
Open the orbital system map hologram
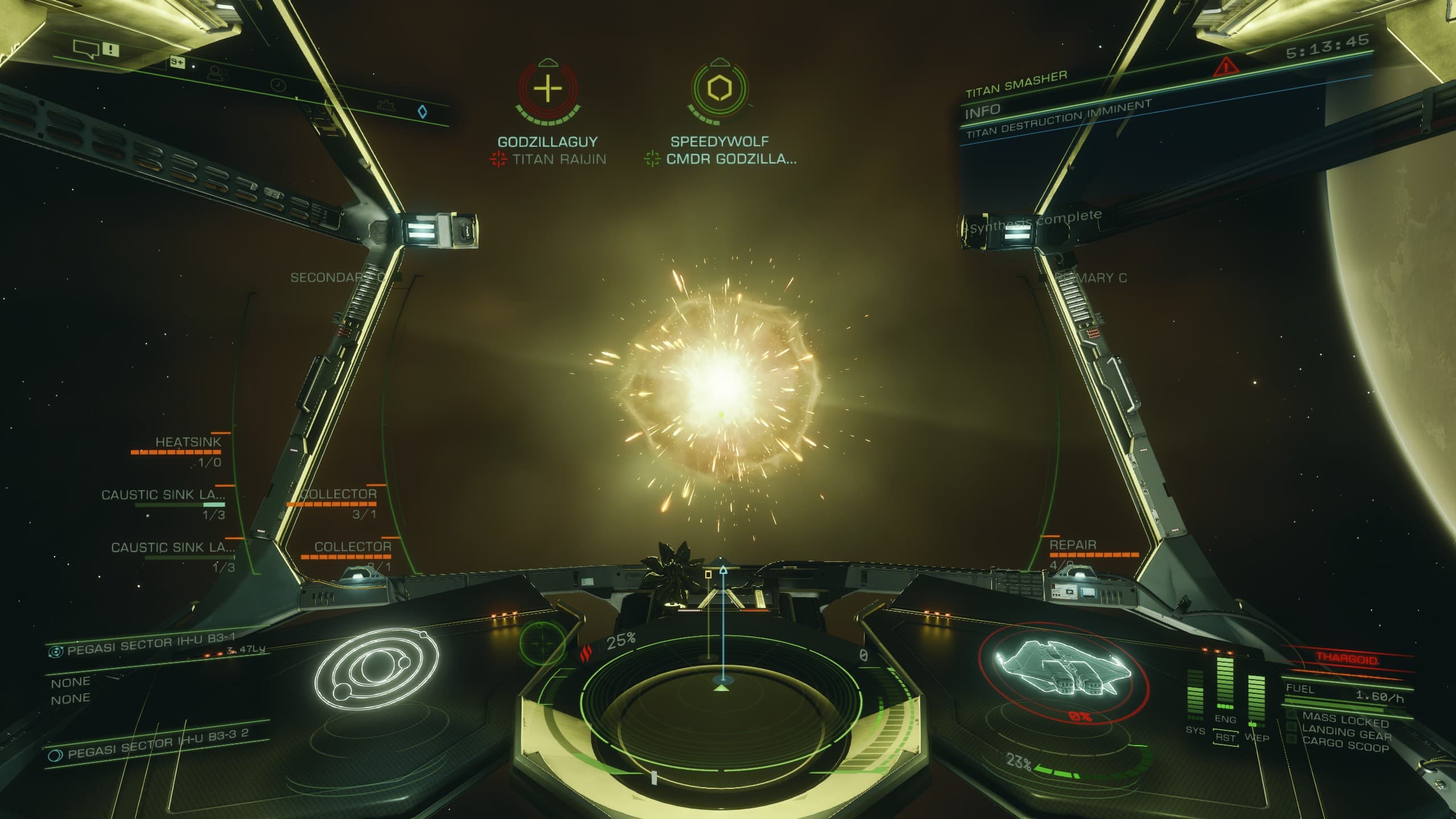(x=377, y=668)
